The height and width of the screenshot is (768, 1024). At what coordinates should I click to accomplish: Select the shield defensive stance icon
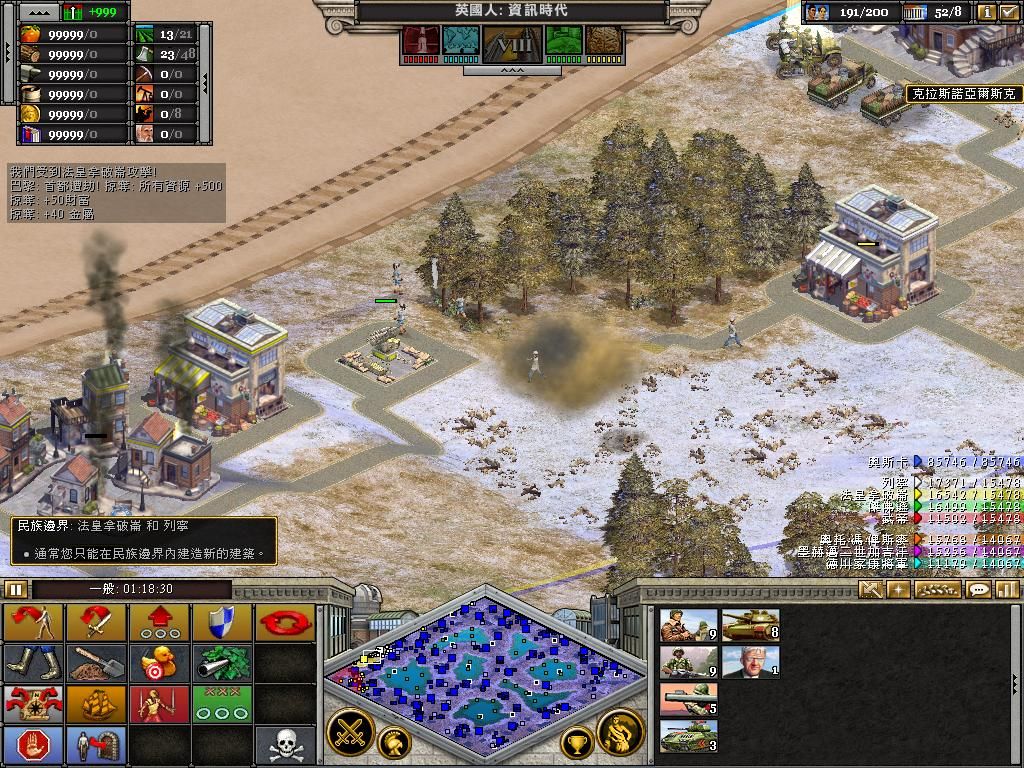pos(222,621)
